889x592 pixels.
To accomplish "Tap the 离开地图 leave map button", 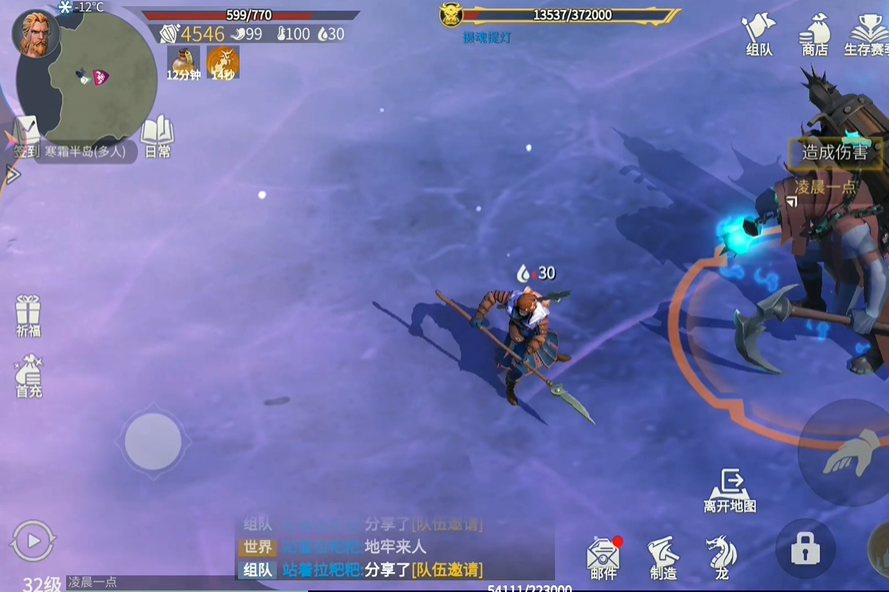I will coord(730,491).
